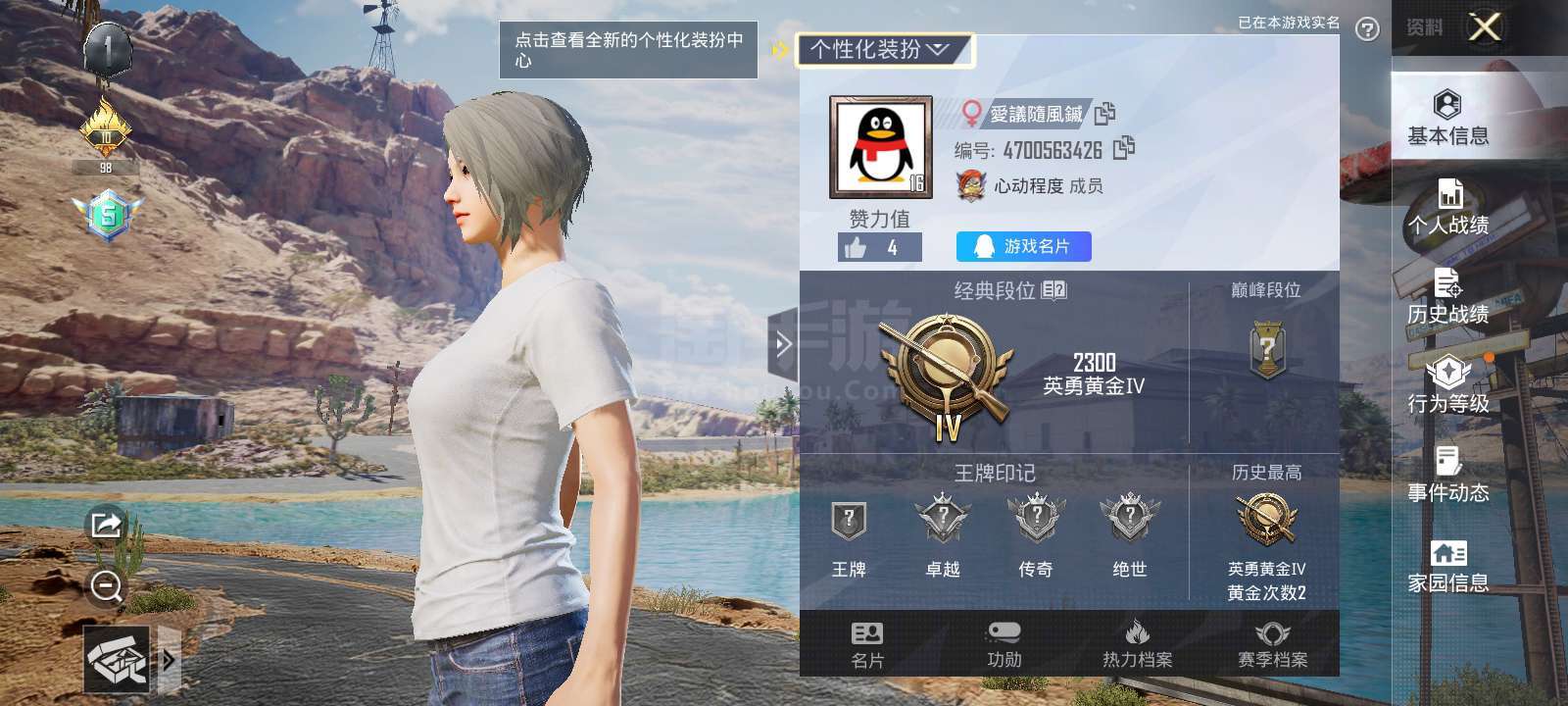Open the 赛季档案 tab
Image resolution: width=1568 pixels, height=706 pixels.
[x=1272, y=647]
